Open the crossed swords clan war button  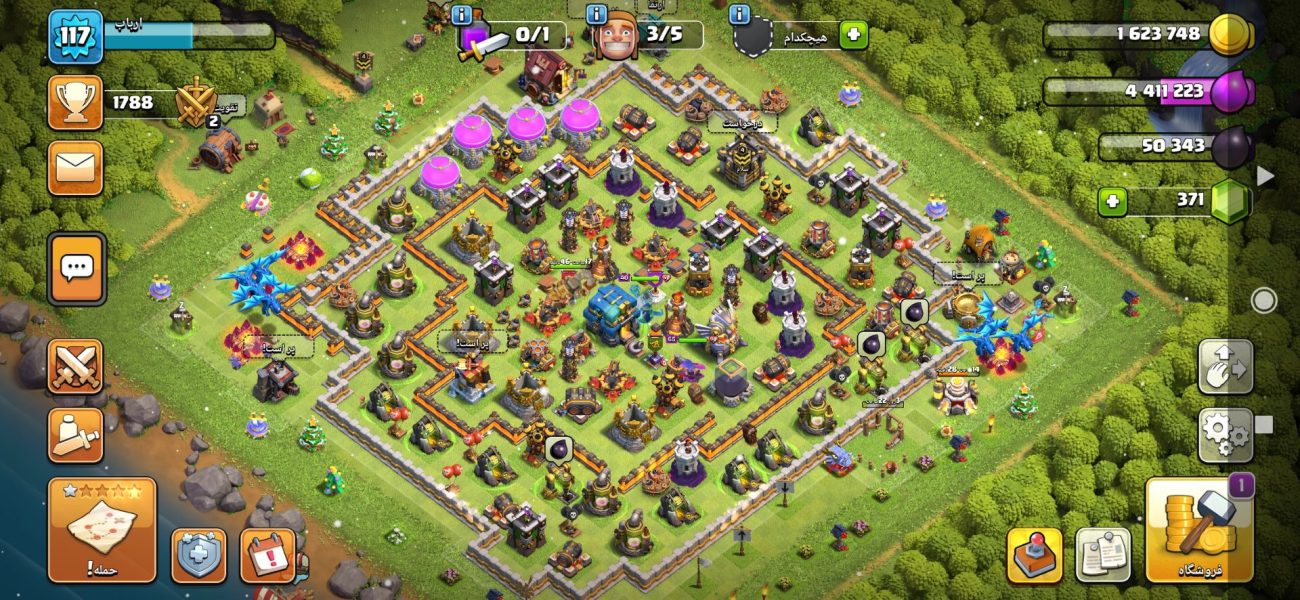76,365
